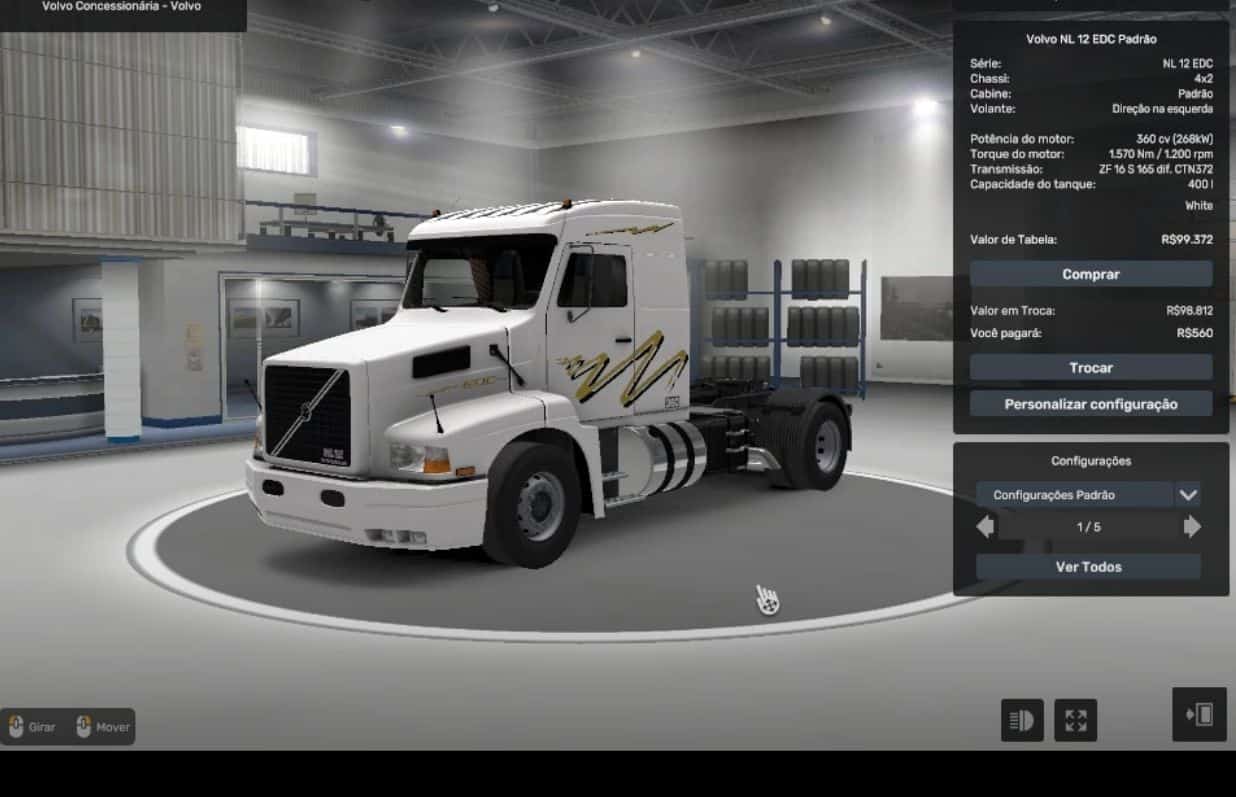This screenshot has width=1236, height=797.
Task: Go to the previous configuration with left arrow
Action: click(985, 527)
